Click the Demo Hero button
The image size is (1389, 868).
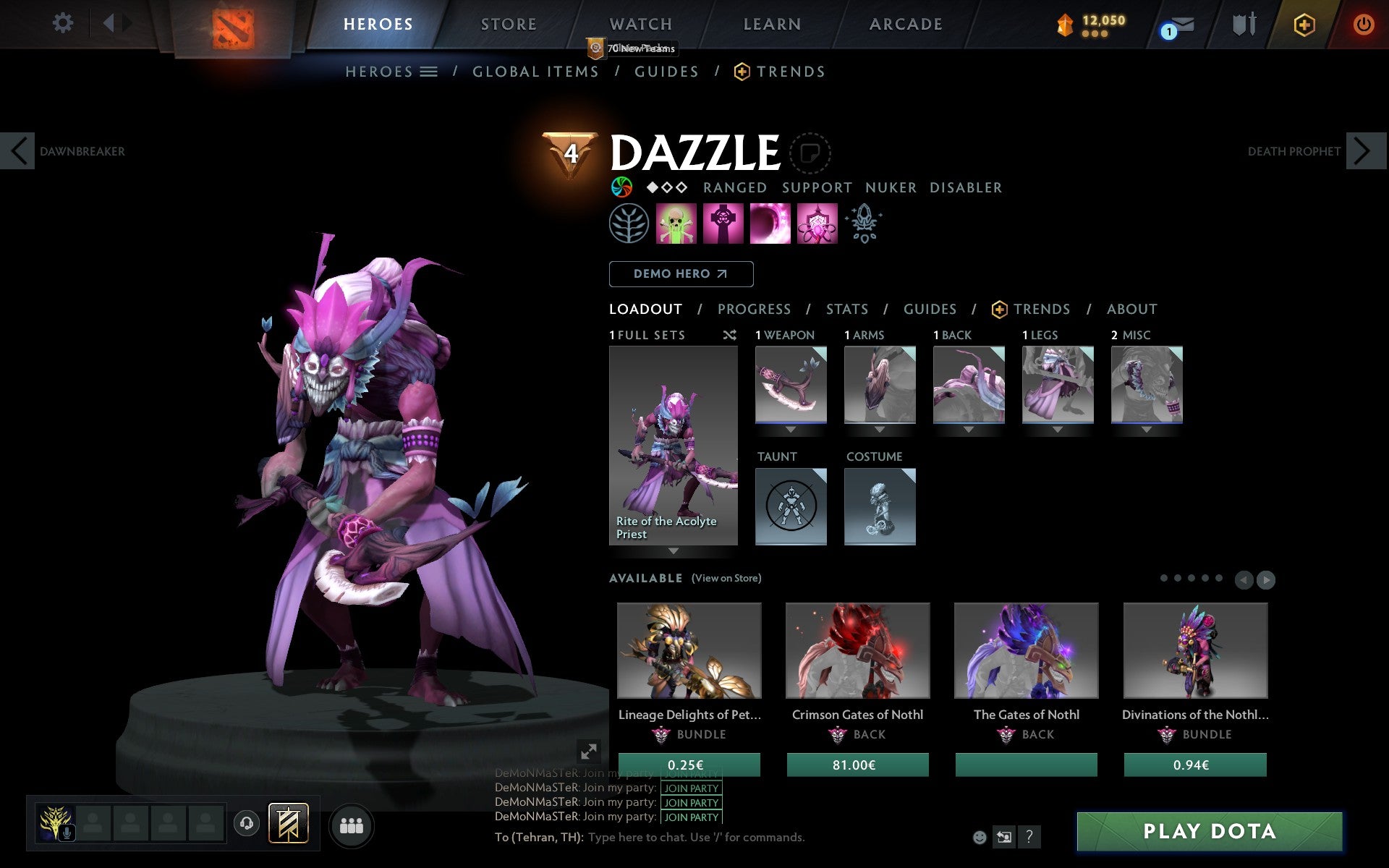pos(681,274)
